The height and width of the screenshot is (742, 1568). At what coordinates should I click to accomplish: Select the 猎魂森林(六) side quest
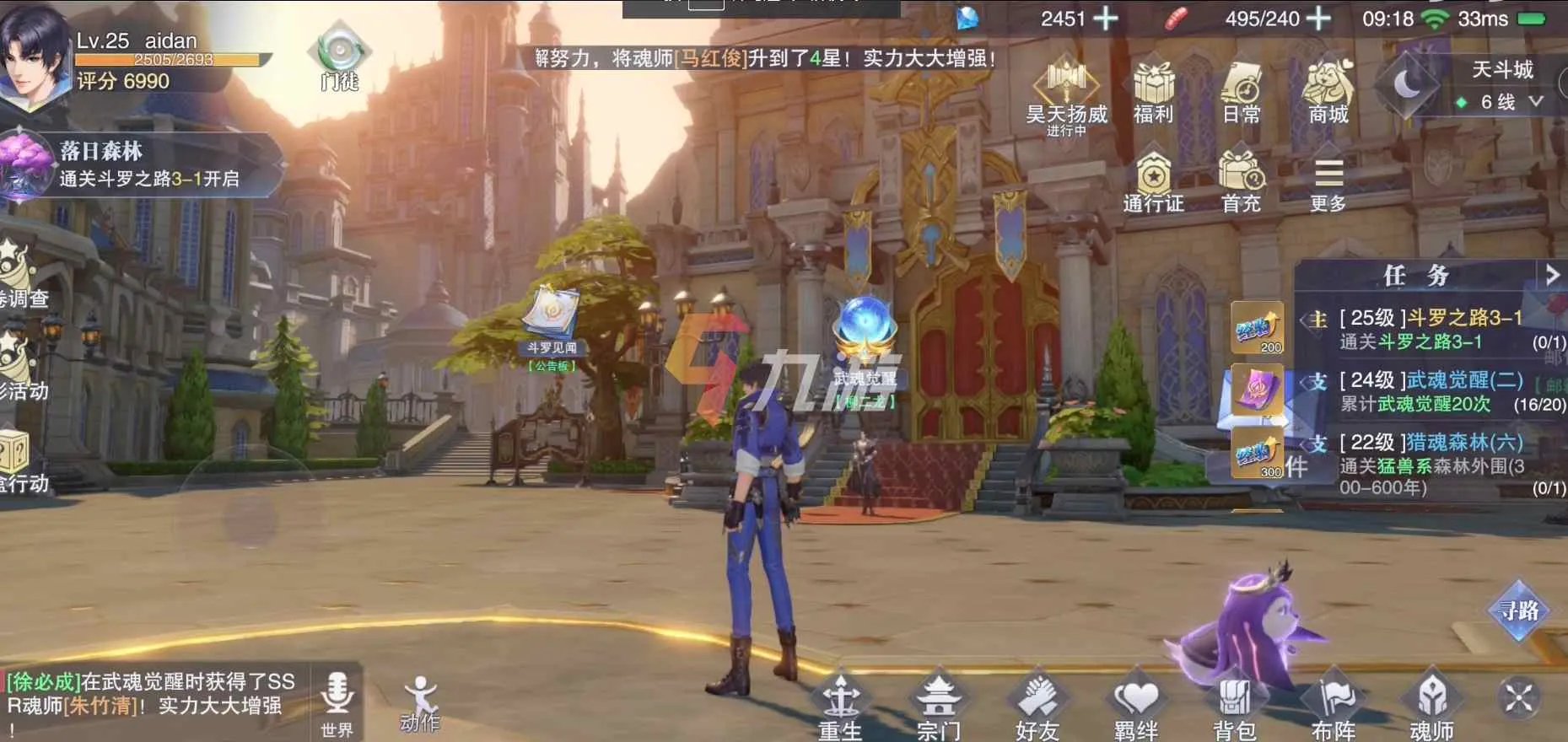click(x=1434, y=464)
